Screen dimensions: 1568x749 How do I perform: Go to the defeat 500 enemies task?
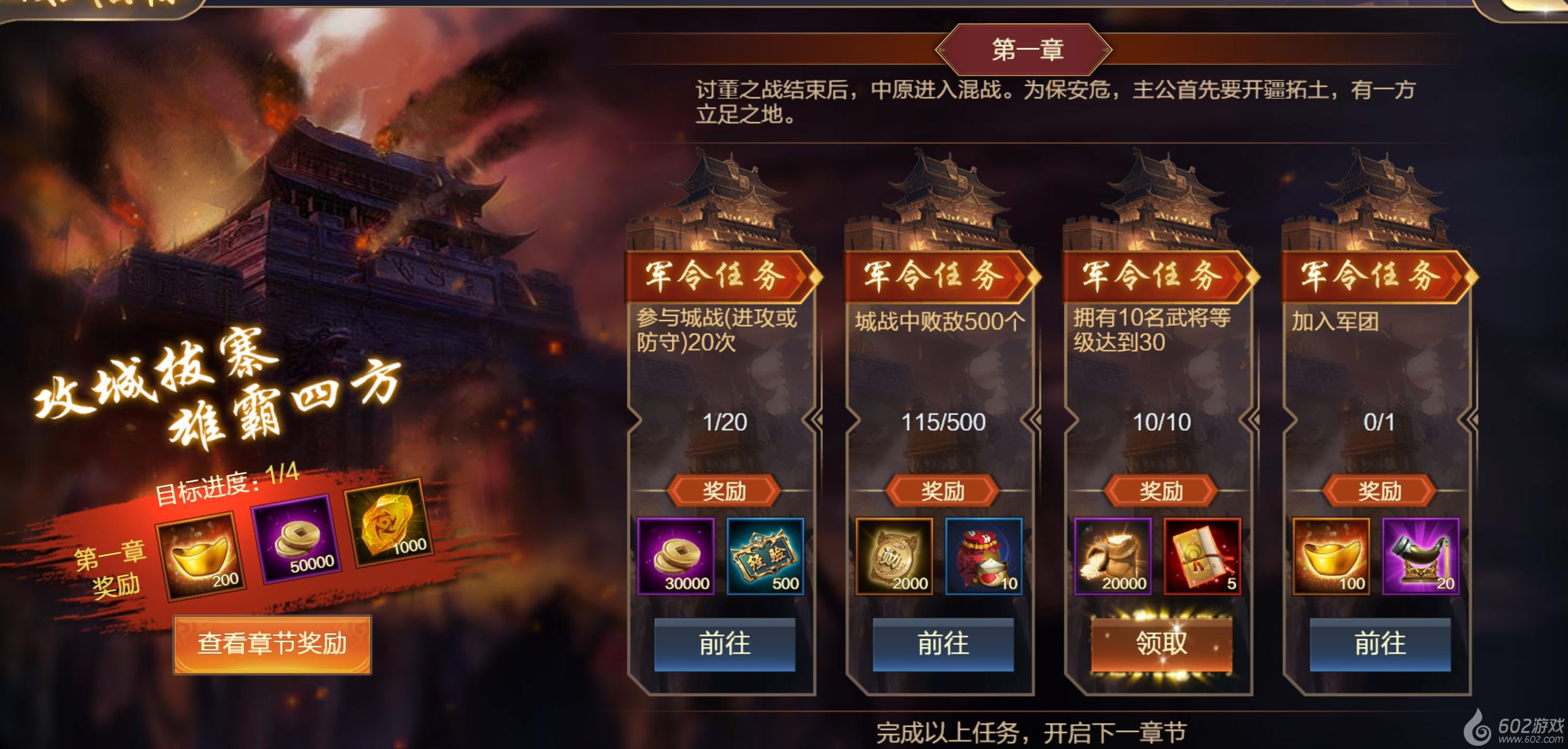943,644
